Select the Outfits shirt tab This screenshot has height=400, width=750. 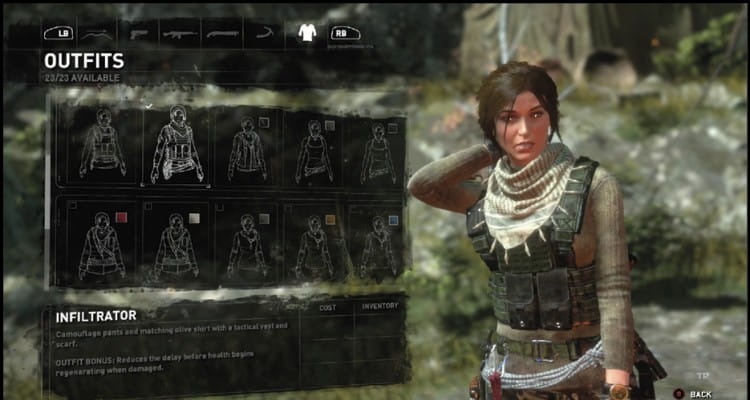click(x=307, y=33)
